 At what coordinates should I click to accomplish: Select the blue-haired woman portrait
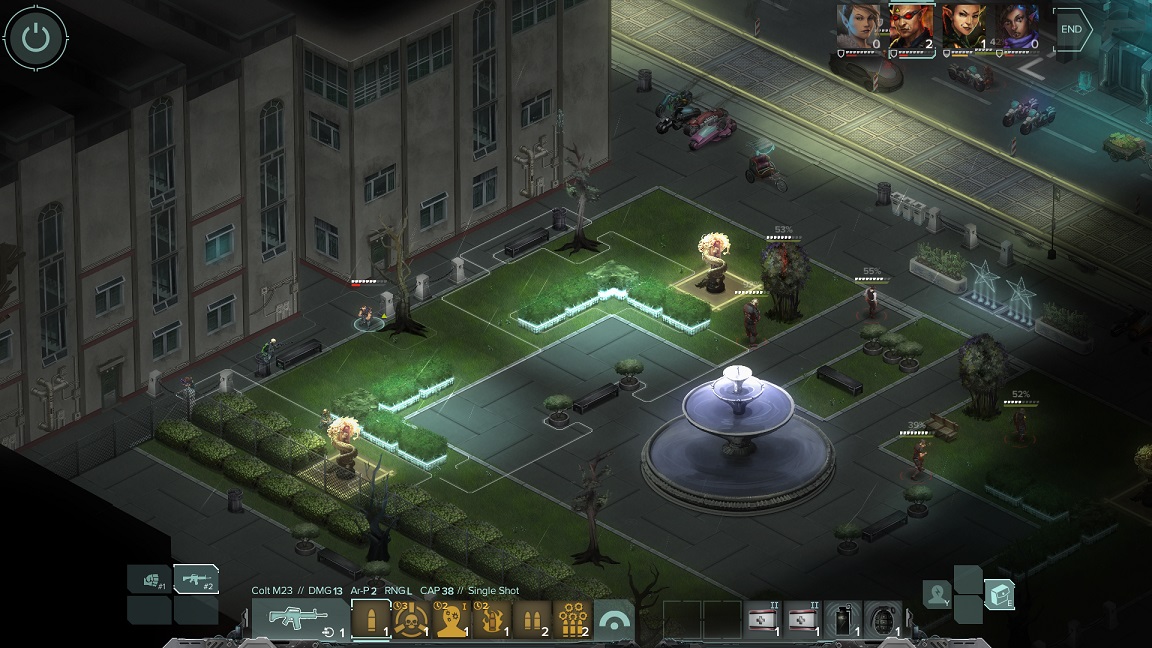click(x=860, y=26)
